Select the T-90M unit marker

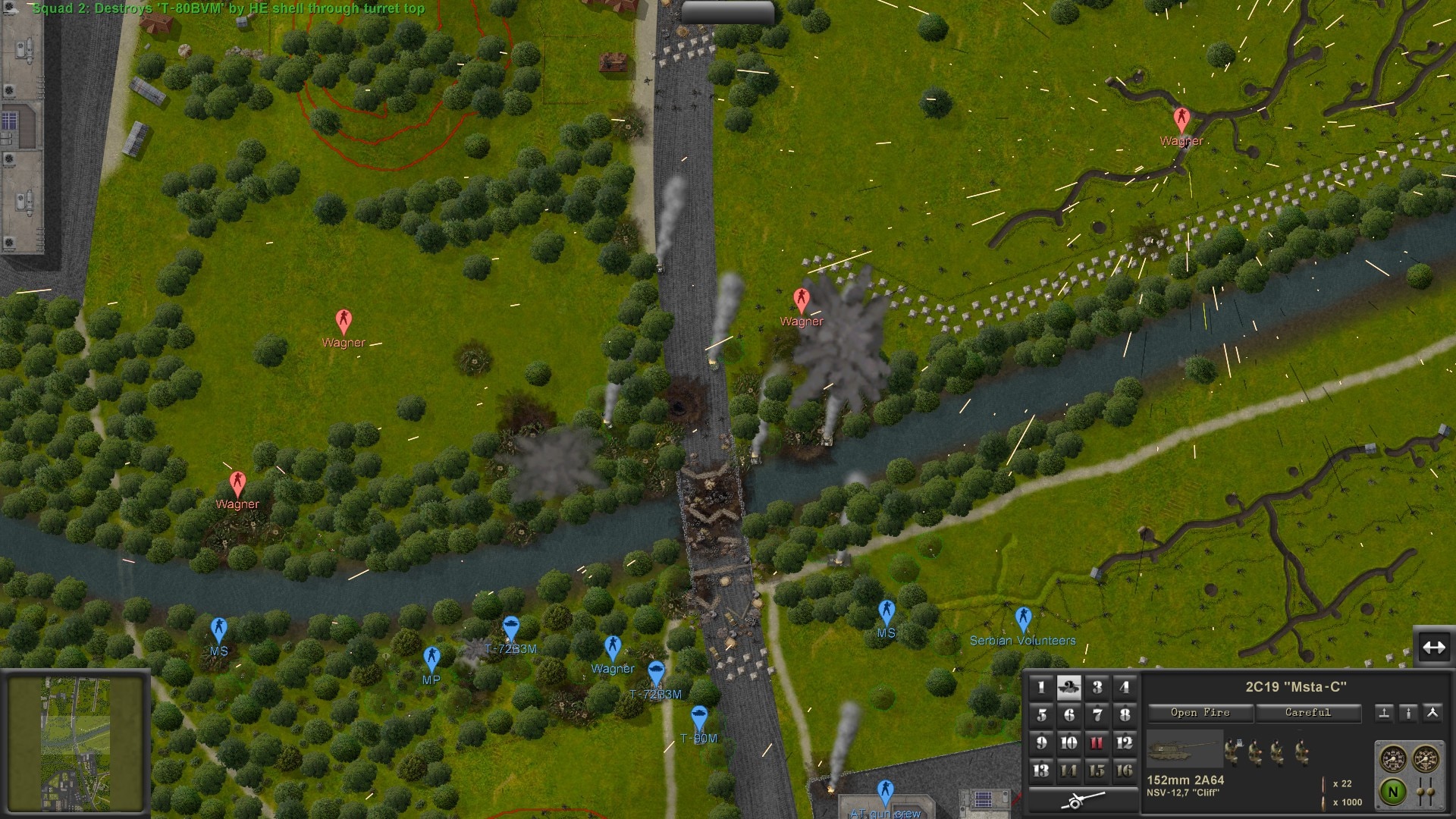698,717
